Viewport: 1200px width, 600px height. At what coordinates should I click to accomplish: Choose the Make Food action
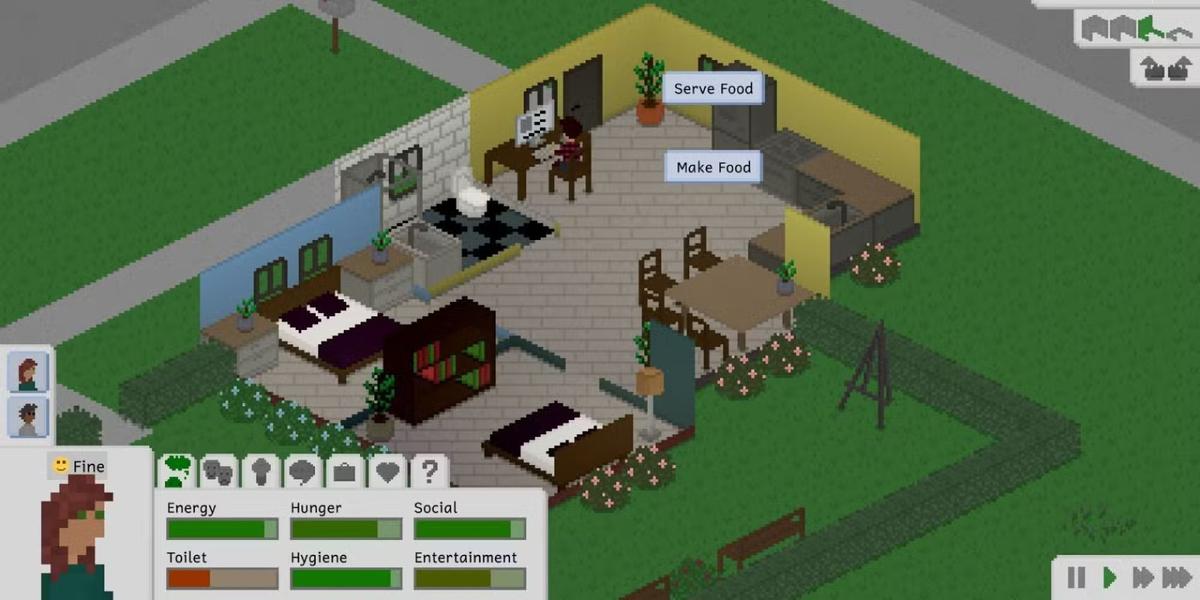(713, 167)
